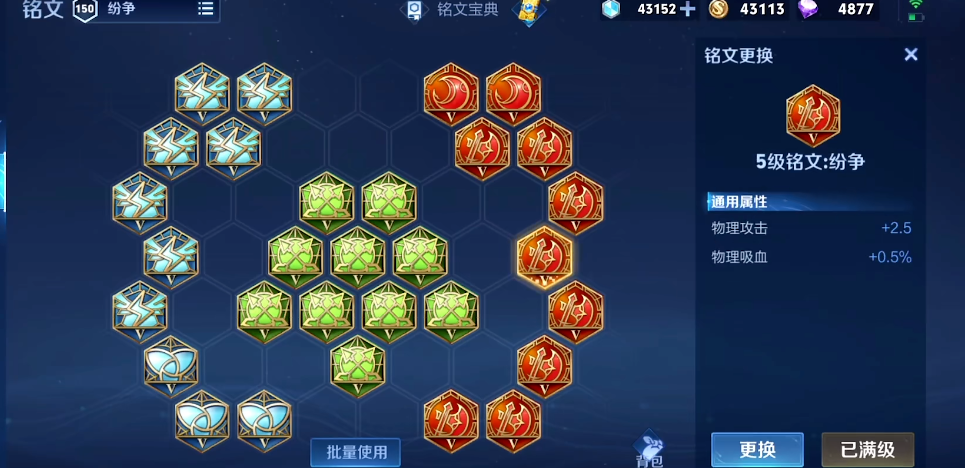Close the 铭文更换 panel
This screenshot has width=965, height=468.
911,55
